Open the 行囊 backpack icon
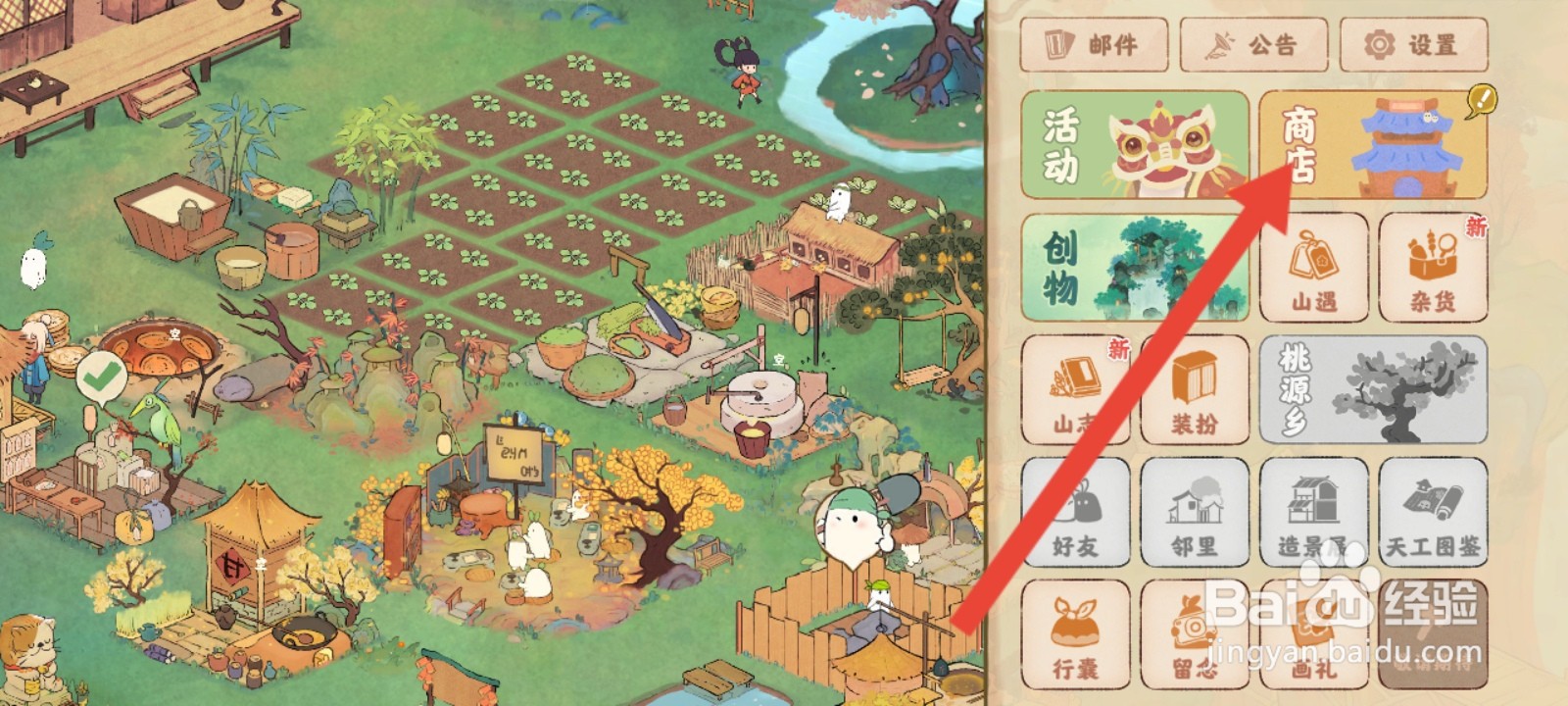The width and height of the screenshot is (1568, 706). tap(1075, 634)
